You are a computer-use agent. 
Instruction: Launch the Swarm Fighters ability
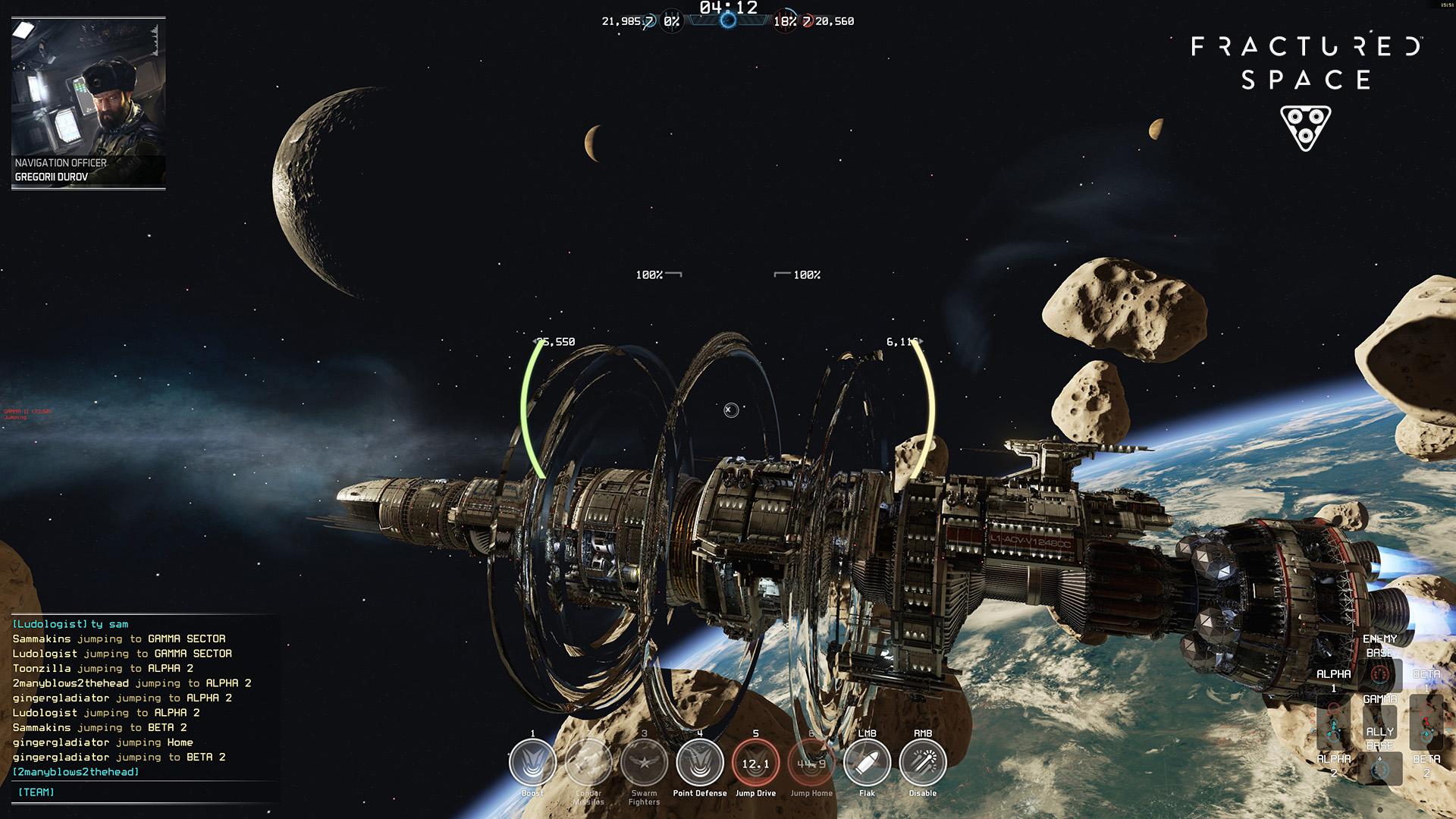coord(644,763)
